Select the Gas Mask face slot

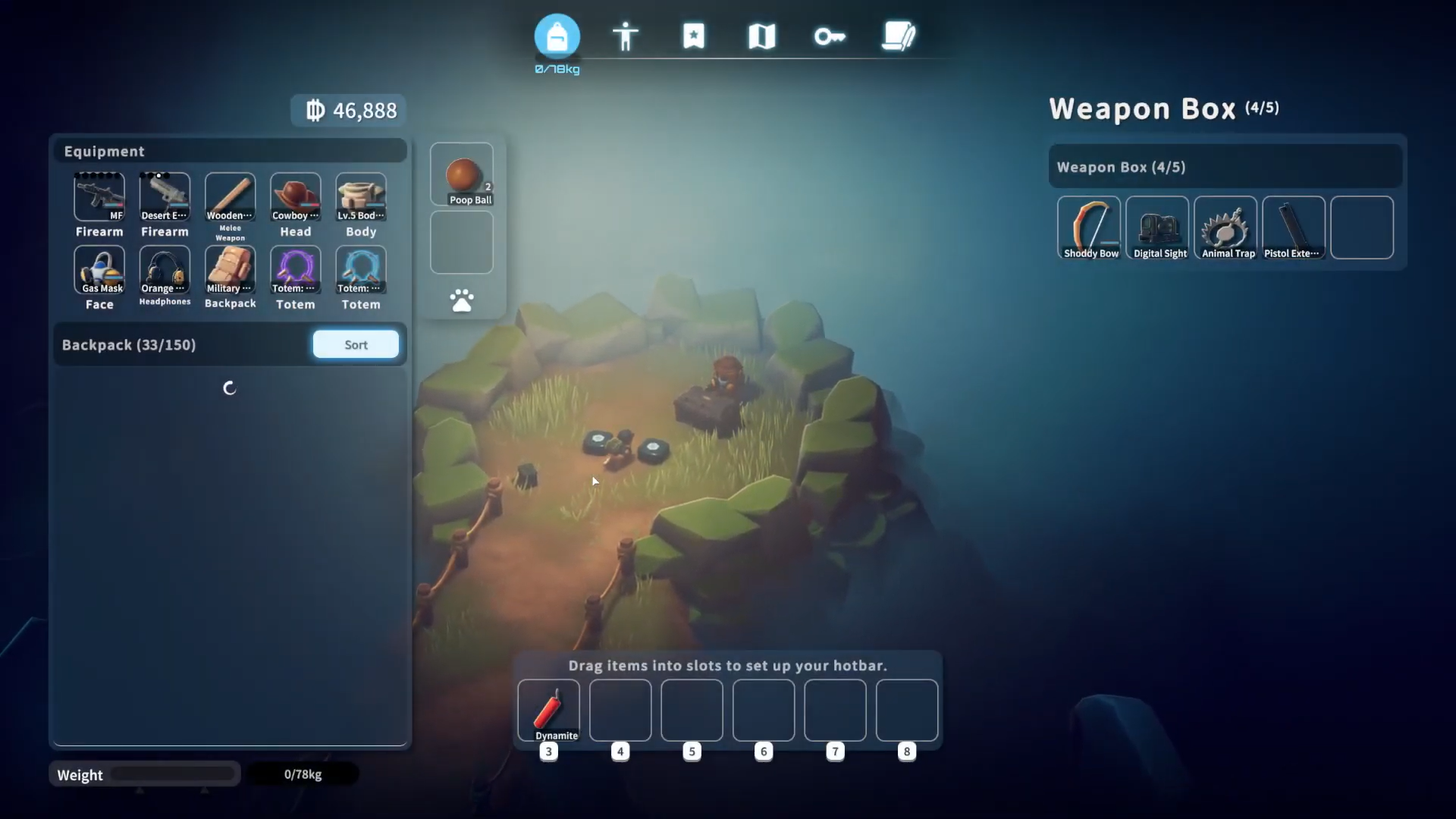click(99, 269)
